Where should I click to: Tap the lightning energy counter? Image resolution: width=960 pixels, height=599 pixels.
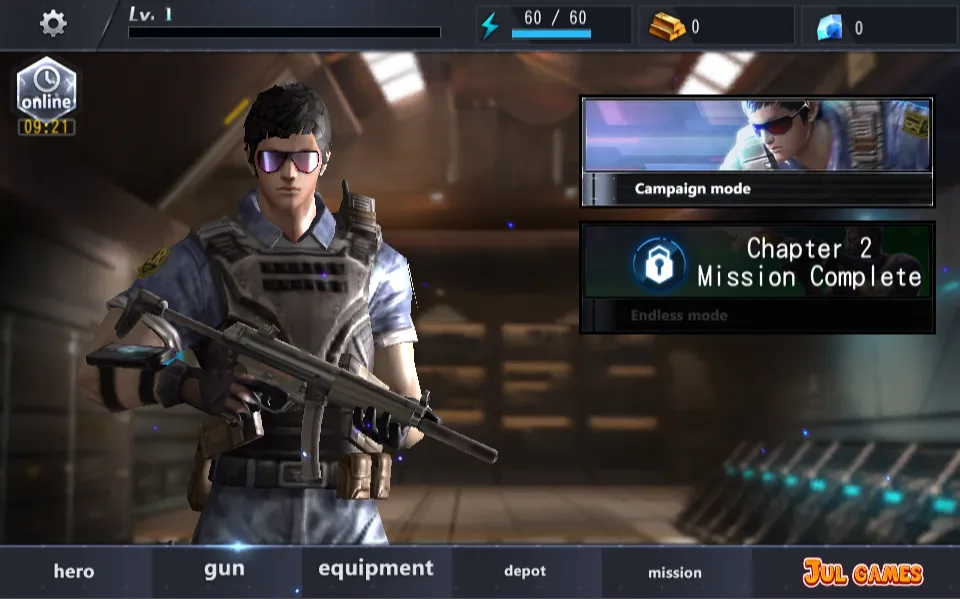point(553,25)
